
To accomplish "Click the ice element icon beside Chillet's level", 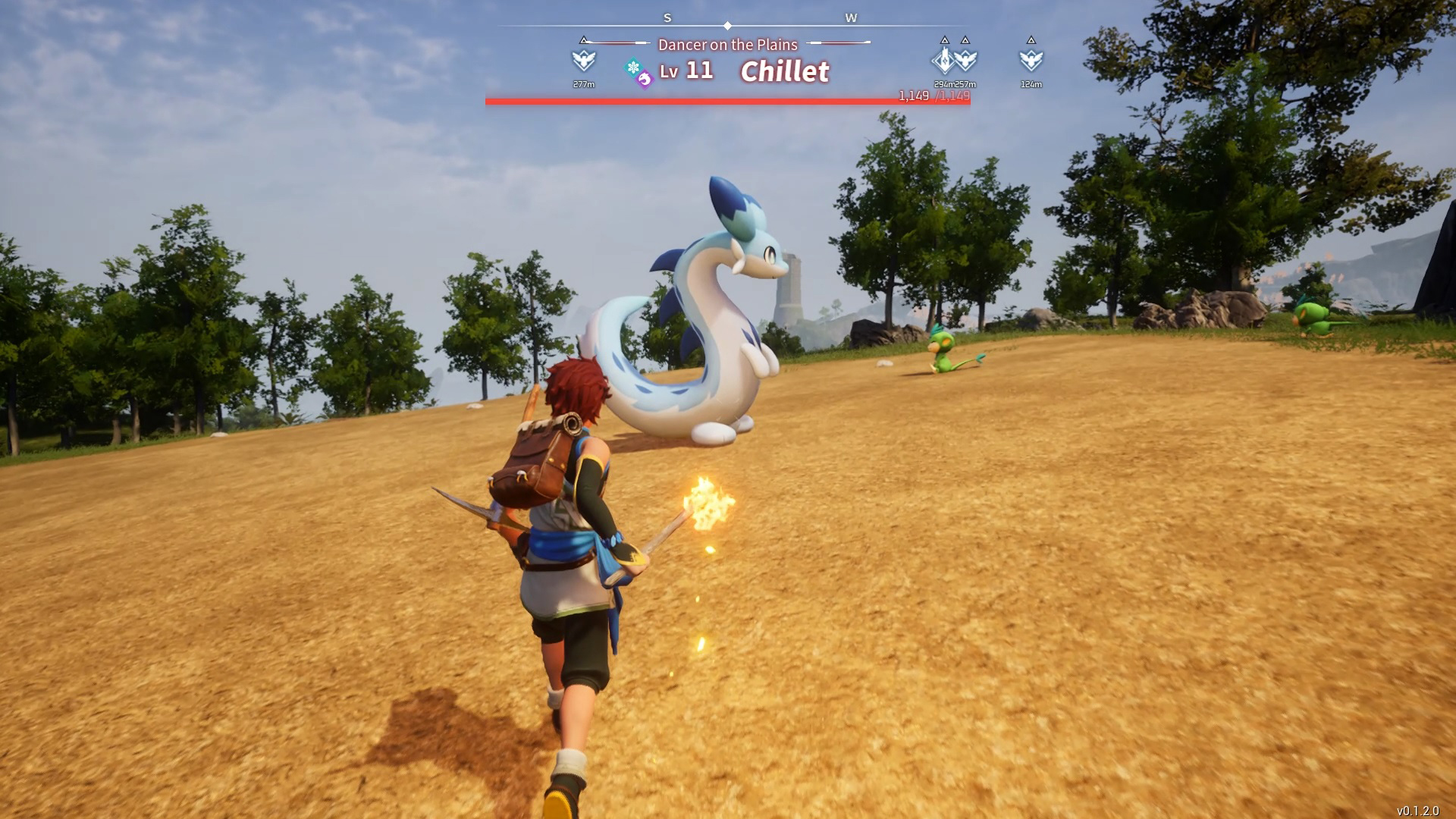I will tap(632, 67).
